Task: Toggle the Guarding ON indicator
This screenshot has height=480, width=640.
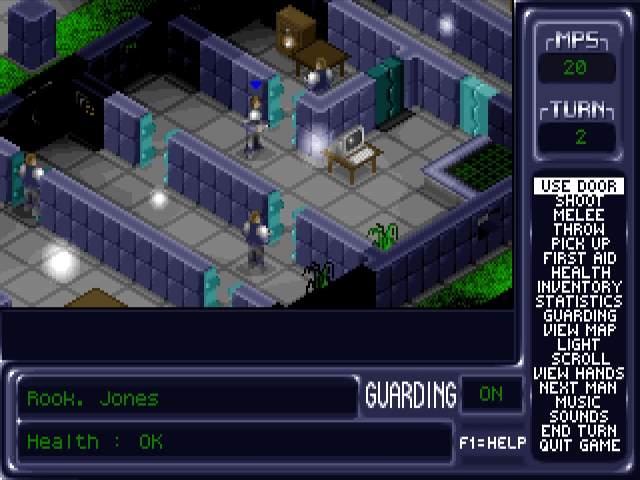Action: point(490,394)
